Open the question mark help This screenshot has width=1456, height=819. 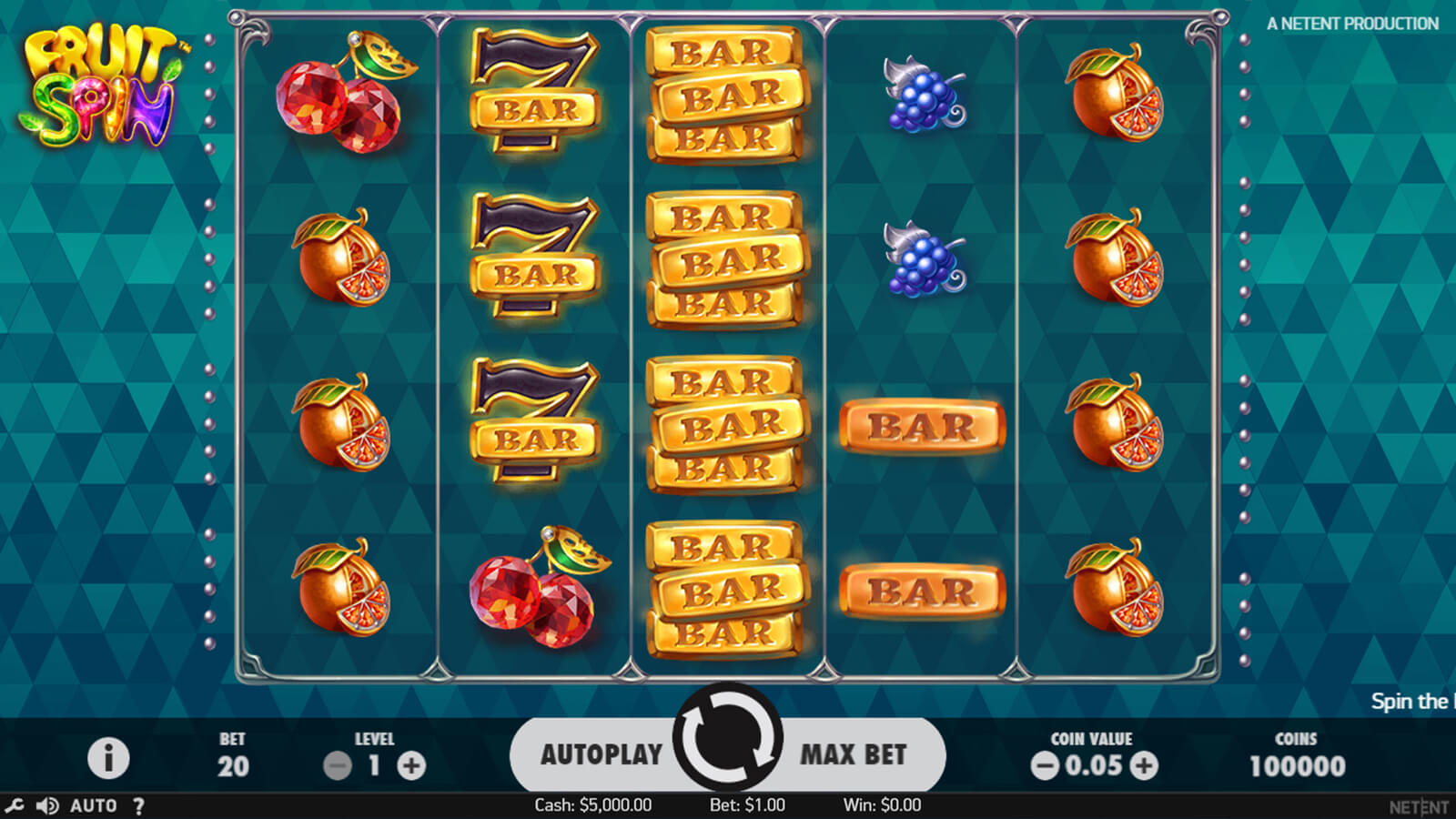pos(138,805)
